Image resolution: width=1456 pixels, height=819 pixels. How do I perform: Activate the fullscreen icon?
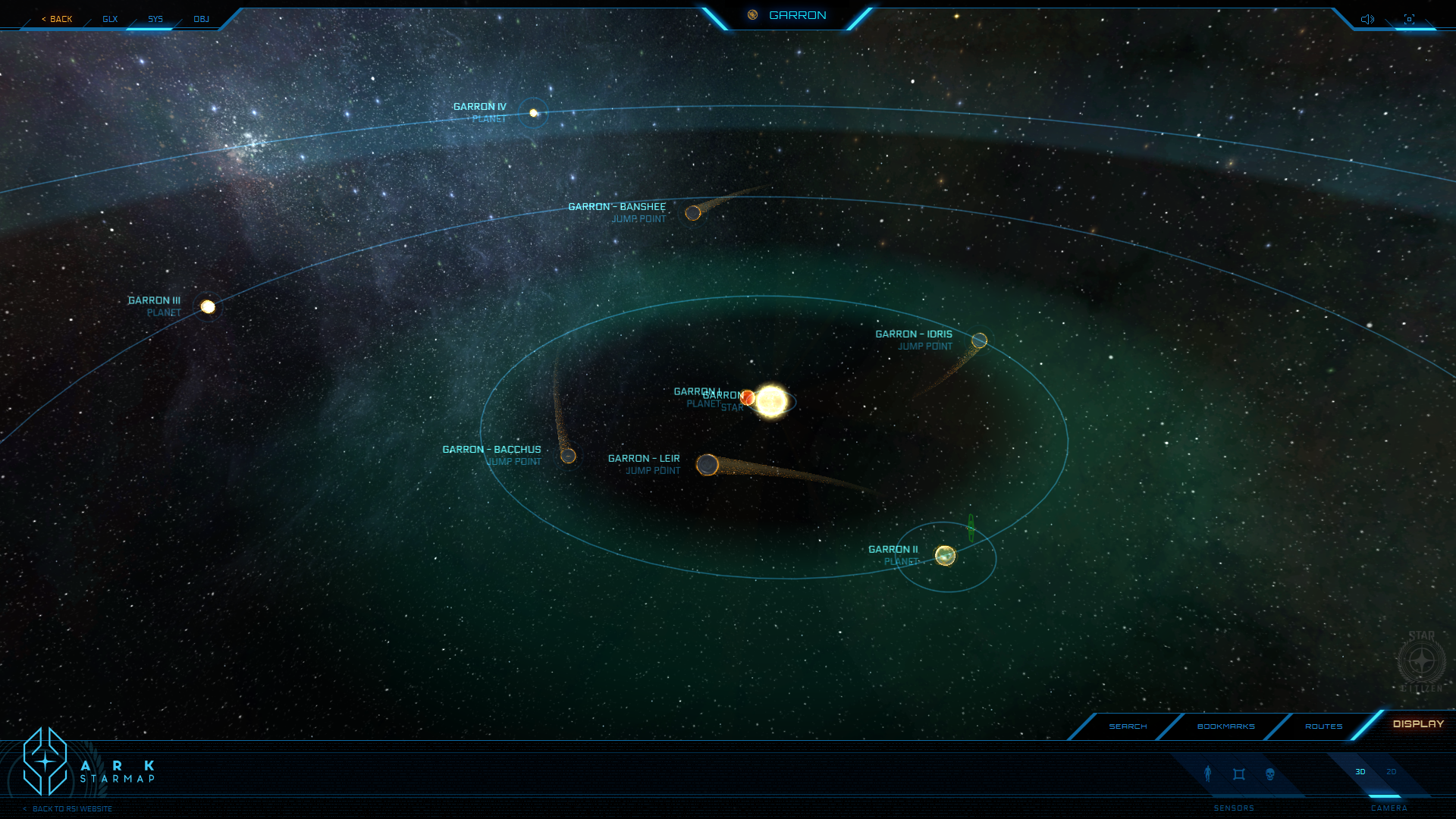[x=1409, y=19]
